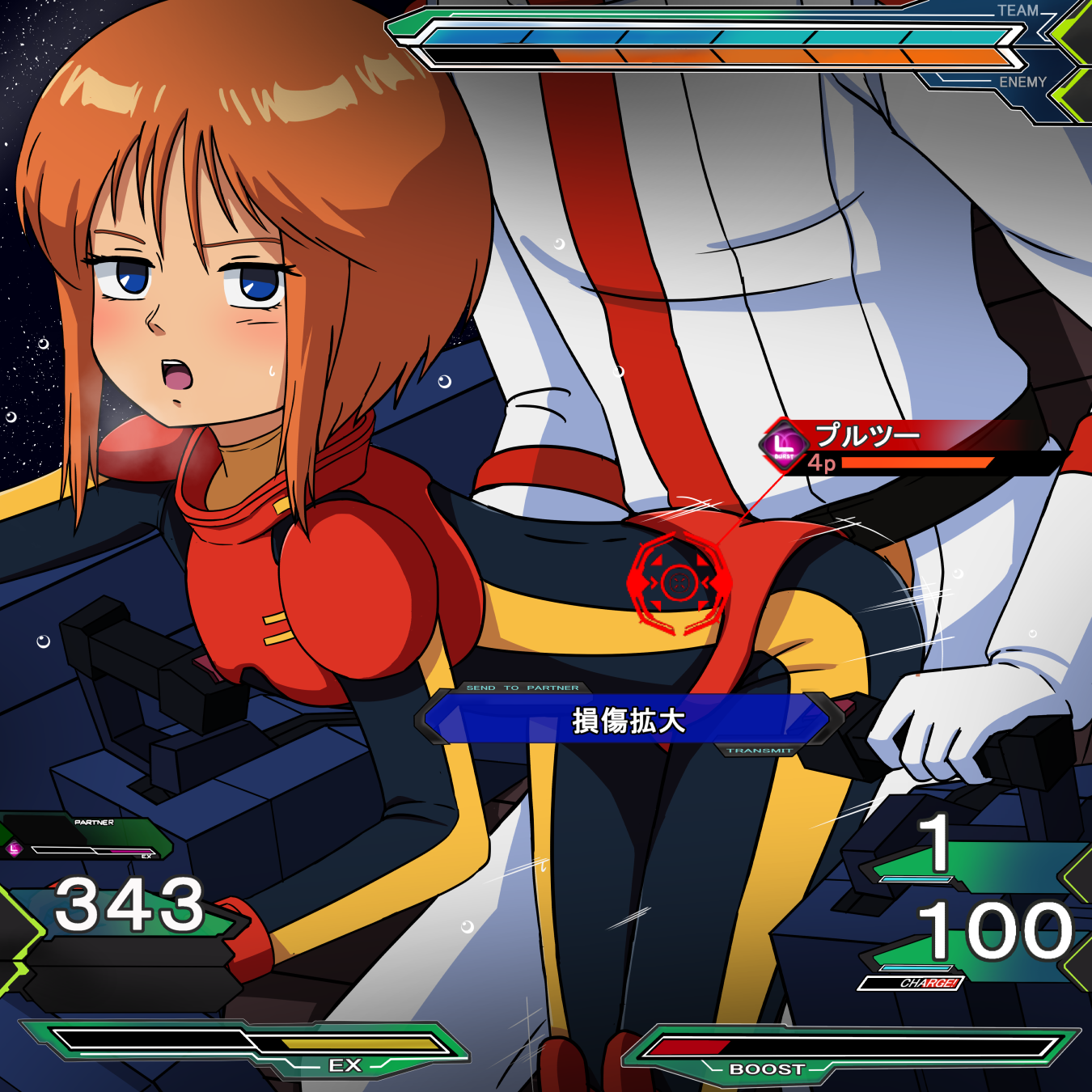The height and width of the screenshot is (1092, 1092).
Task: Select the 損傷拡大 partner message banner
Action: point(628,719)
